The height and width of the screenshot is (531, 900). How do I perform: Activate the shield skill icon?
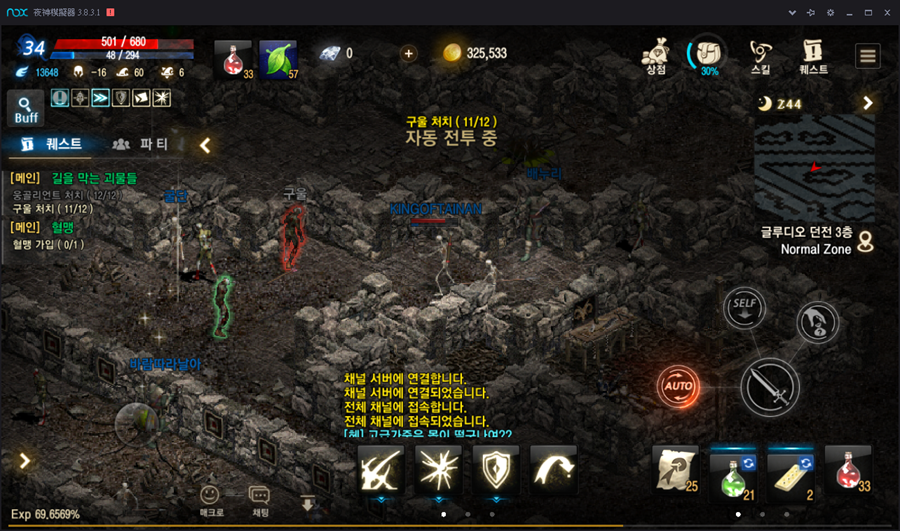(496, 470)
